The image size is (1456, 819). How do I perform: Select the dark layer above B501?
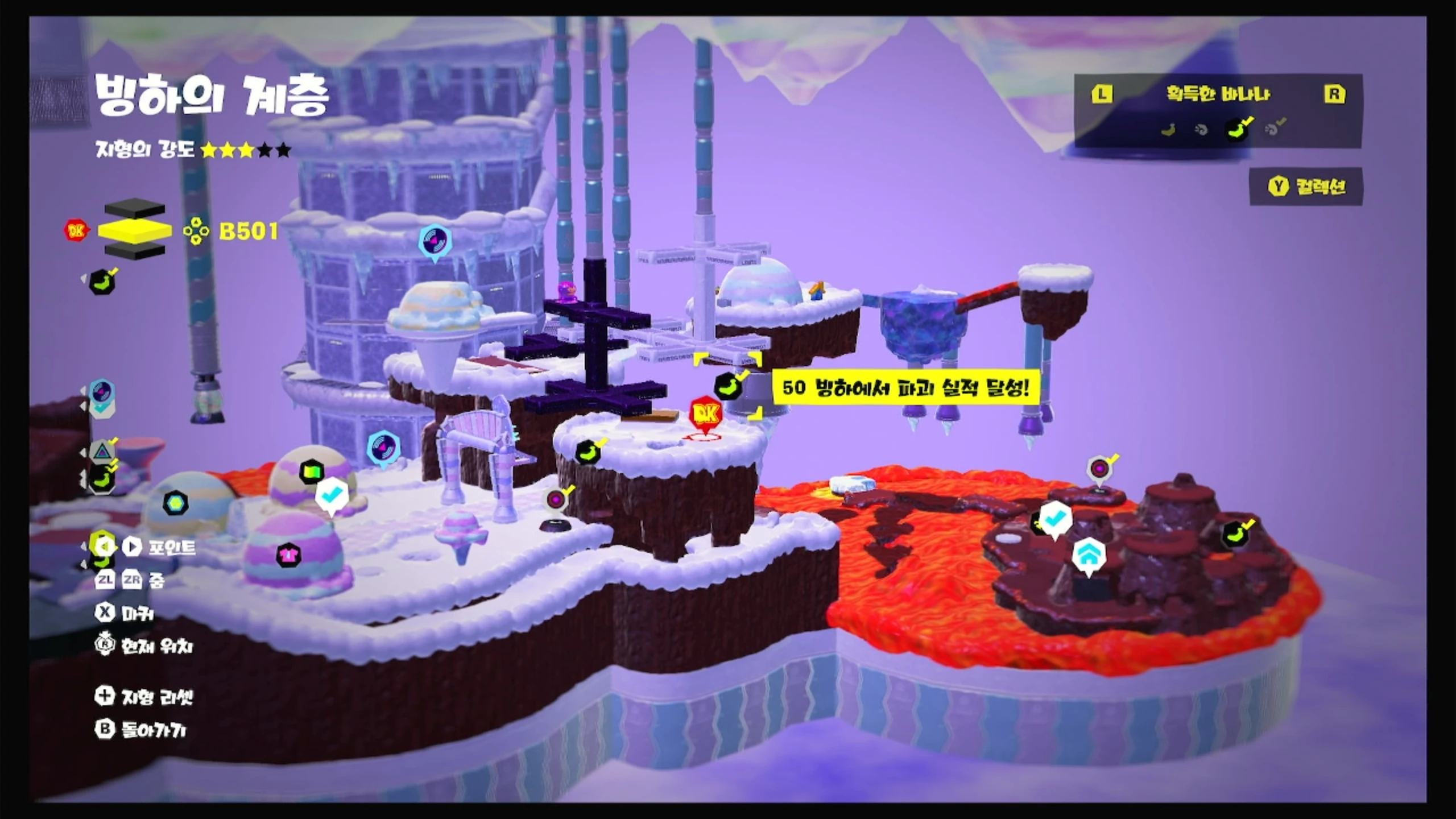[x=135, y=209]
